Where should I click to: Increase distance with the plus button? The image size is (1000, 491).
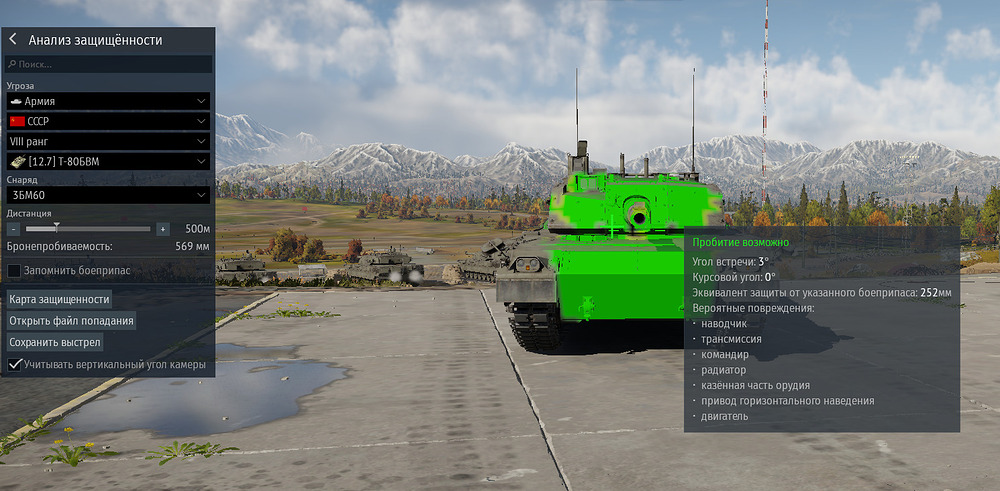(163, 229)
